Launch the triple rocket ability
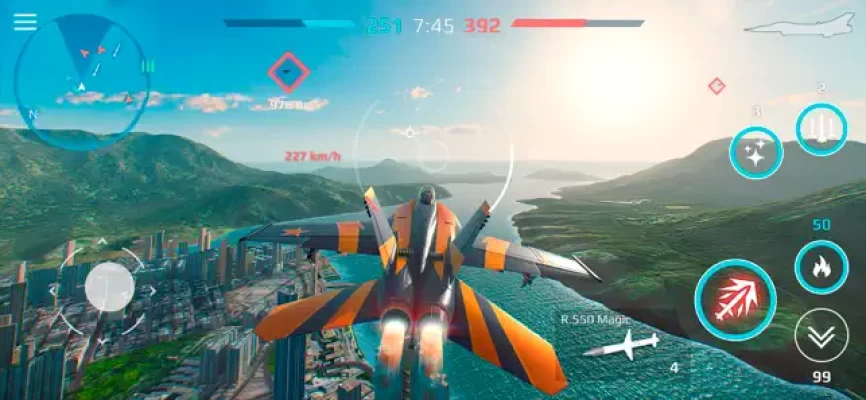Image resolution: width=866 pixels, height=400 pixels. 821,130
